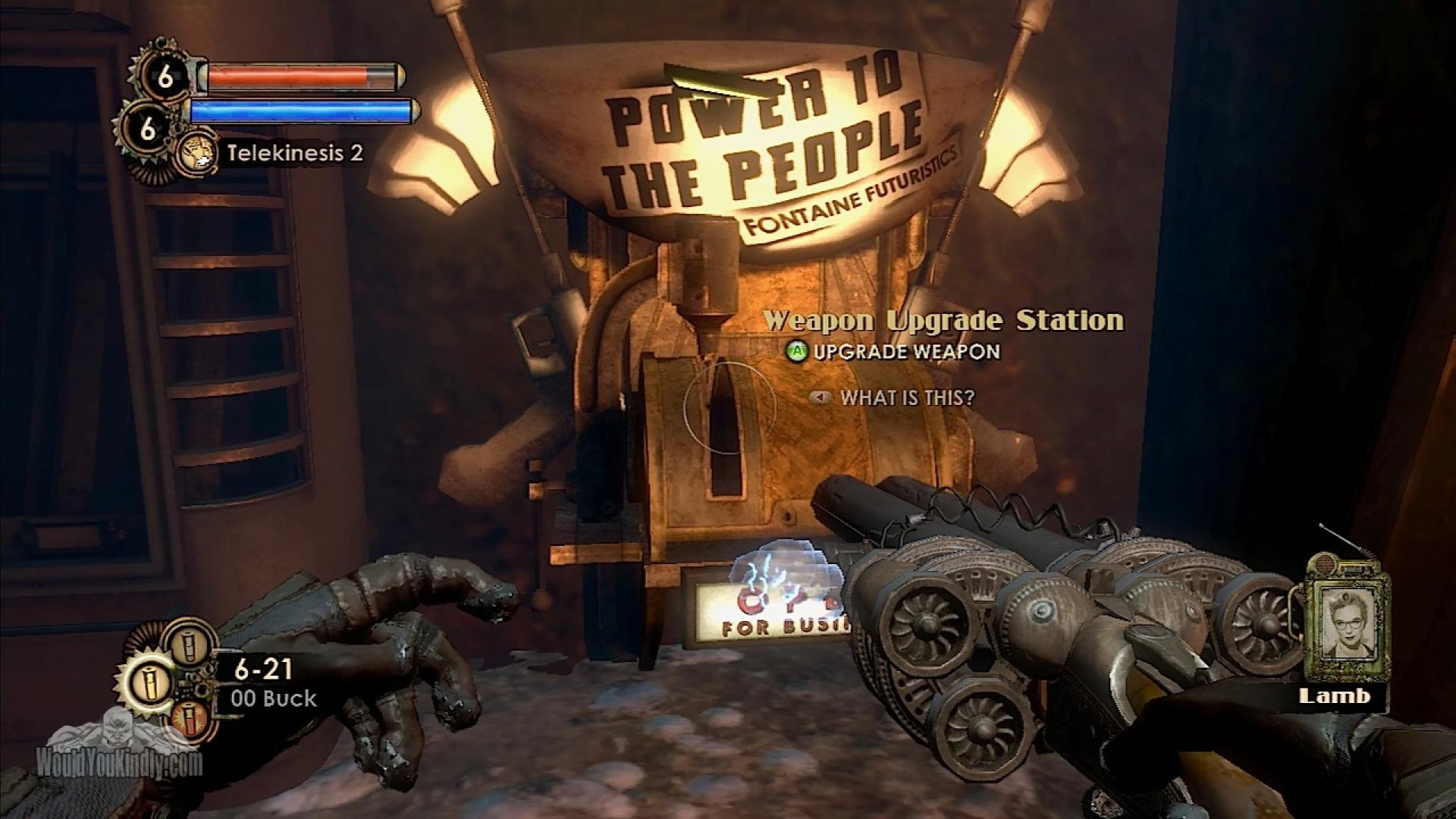Viewport: 1456px width, 819px height.
Task: Toggle the green A prompt for upgrading
Action: 798,352
